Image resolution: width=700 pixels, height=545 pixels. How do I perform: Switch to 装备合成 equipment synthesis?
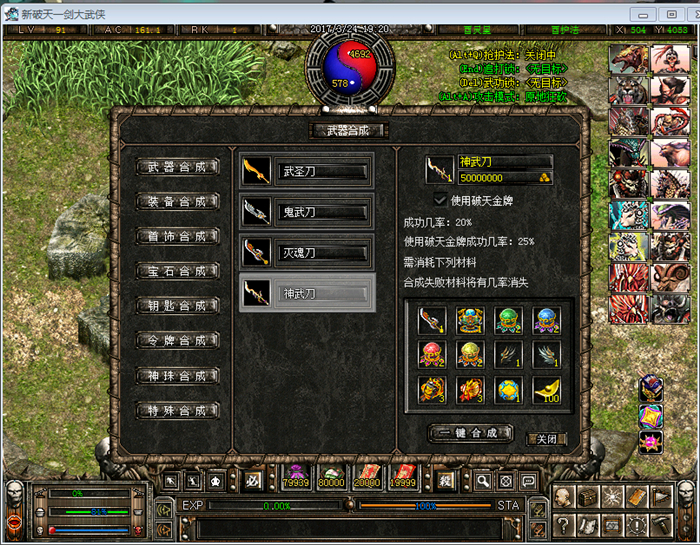pyautogui.click(x=178, y=201)
